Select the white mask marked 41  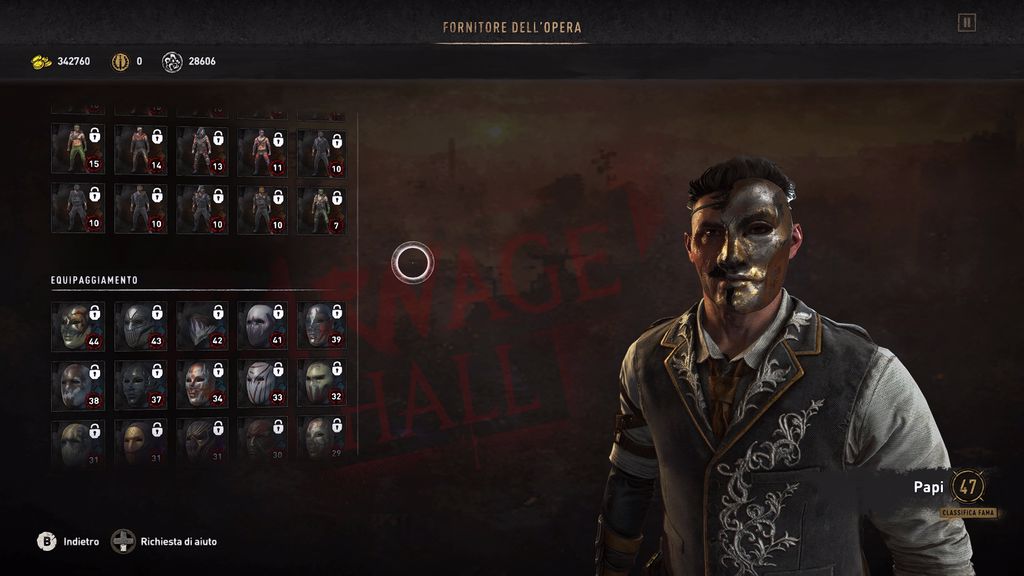(262, 326)
